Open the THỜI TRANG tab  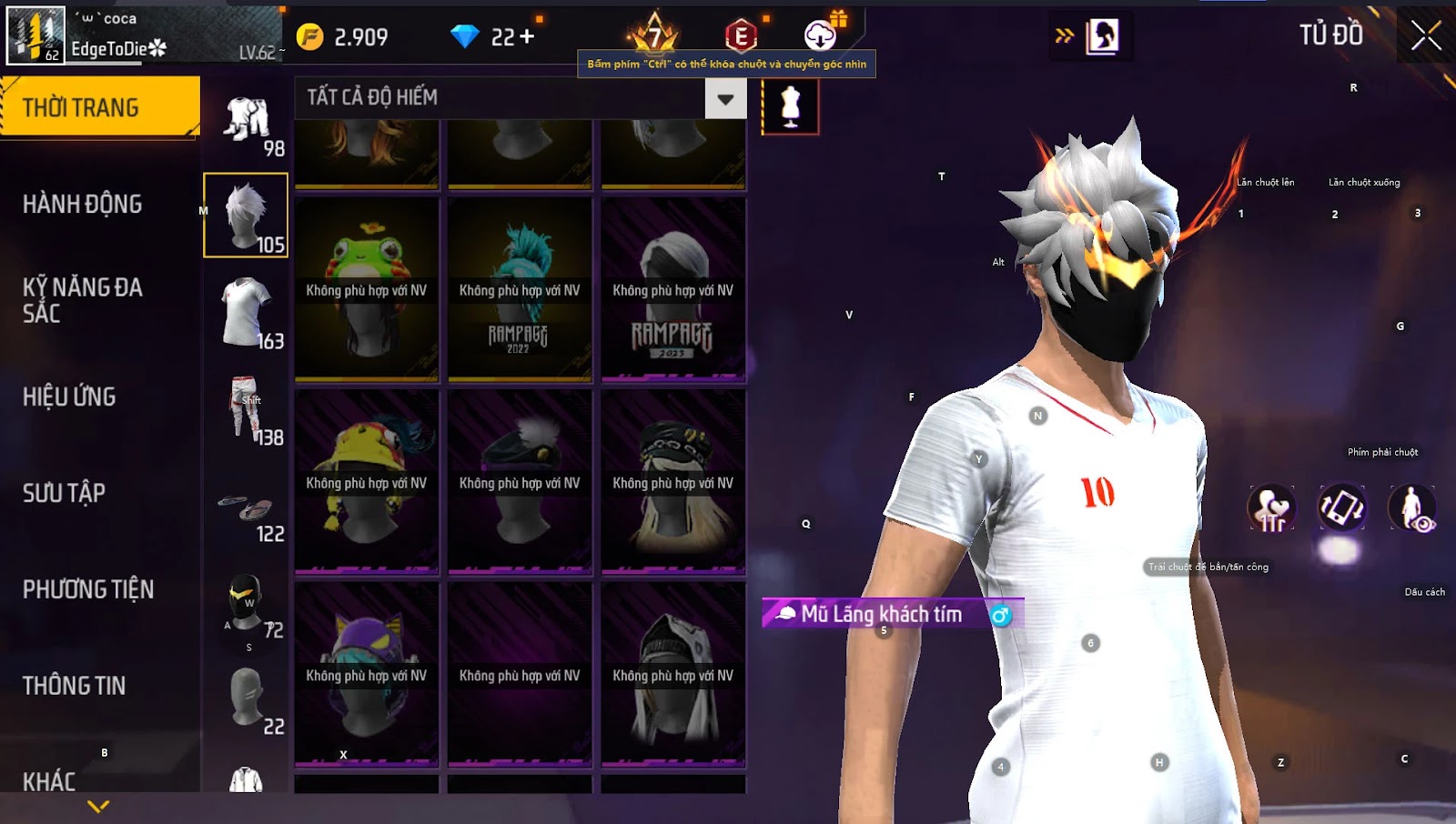pos(100,107)
